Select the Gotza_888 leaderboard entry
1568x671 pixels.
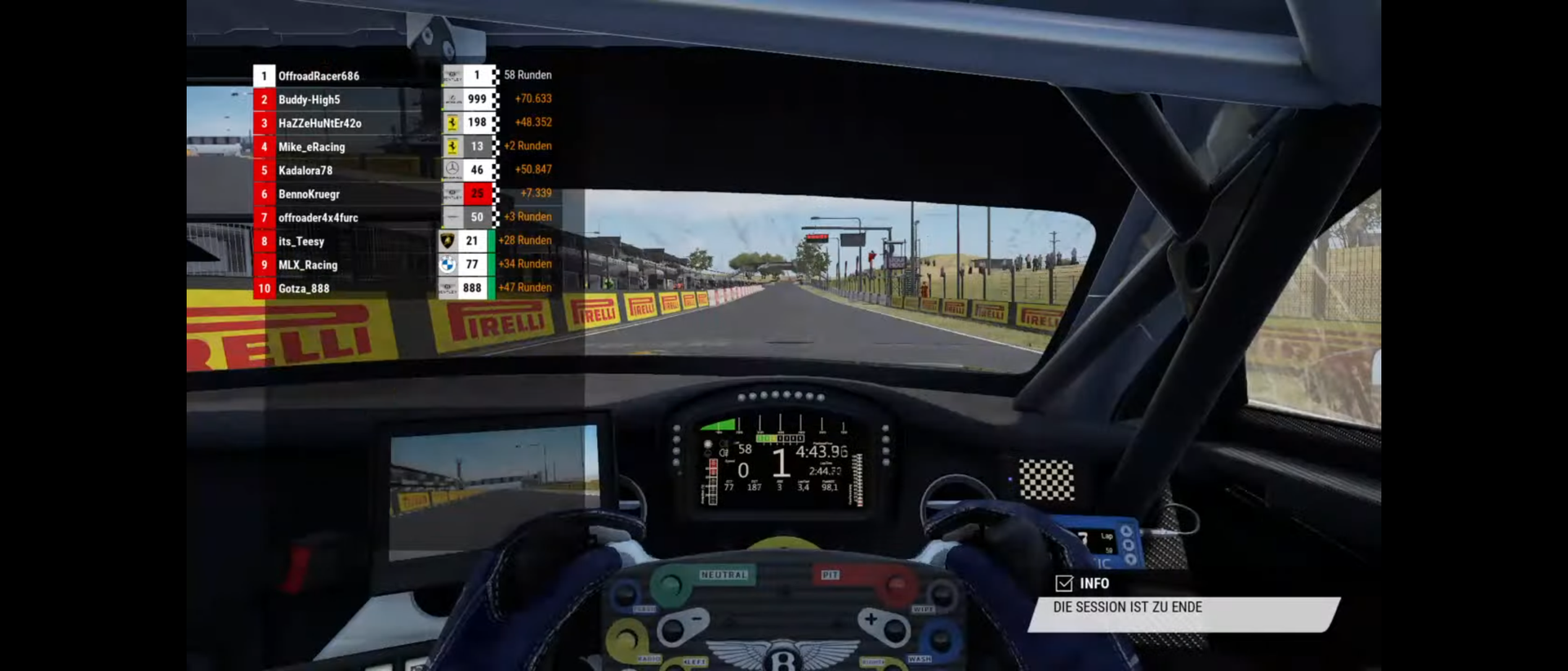coord(303,289)
